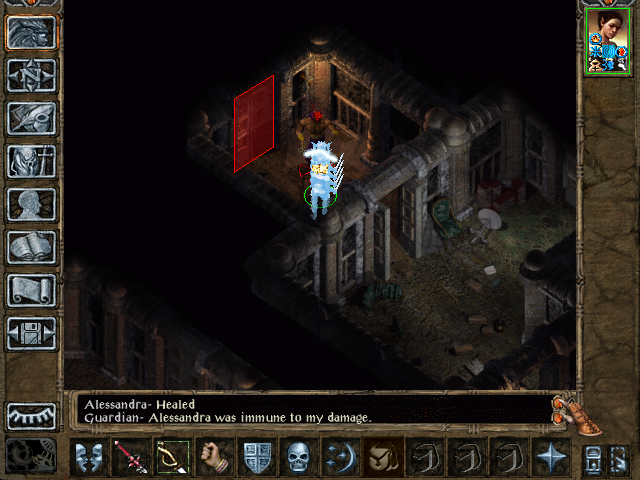Open the crescent moon spell-casting button
Viewport: 640px width, 480px height.
(340, 457)
